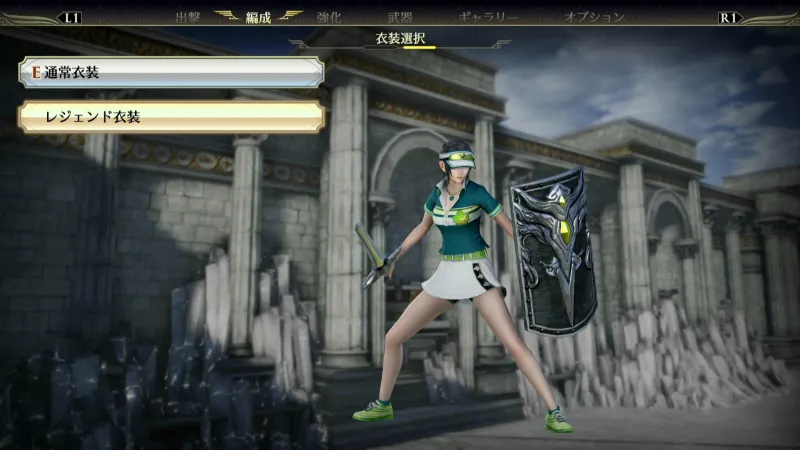Viewport: 800px width, 450px height.
Task: Open the ギャラリー tab
Action: 488,17
